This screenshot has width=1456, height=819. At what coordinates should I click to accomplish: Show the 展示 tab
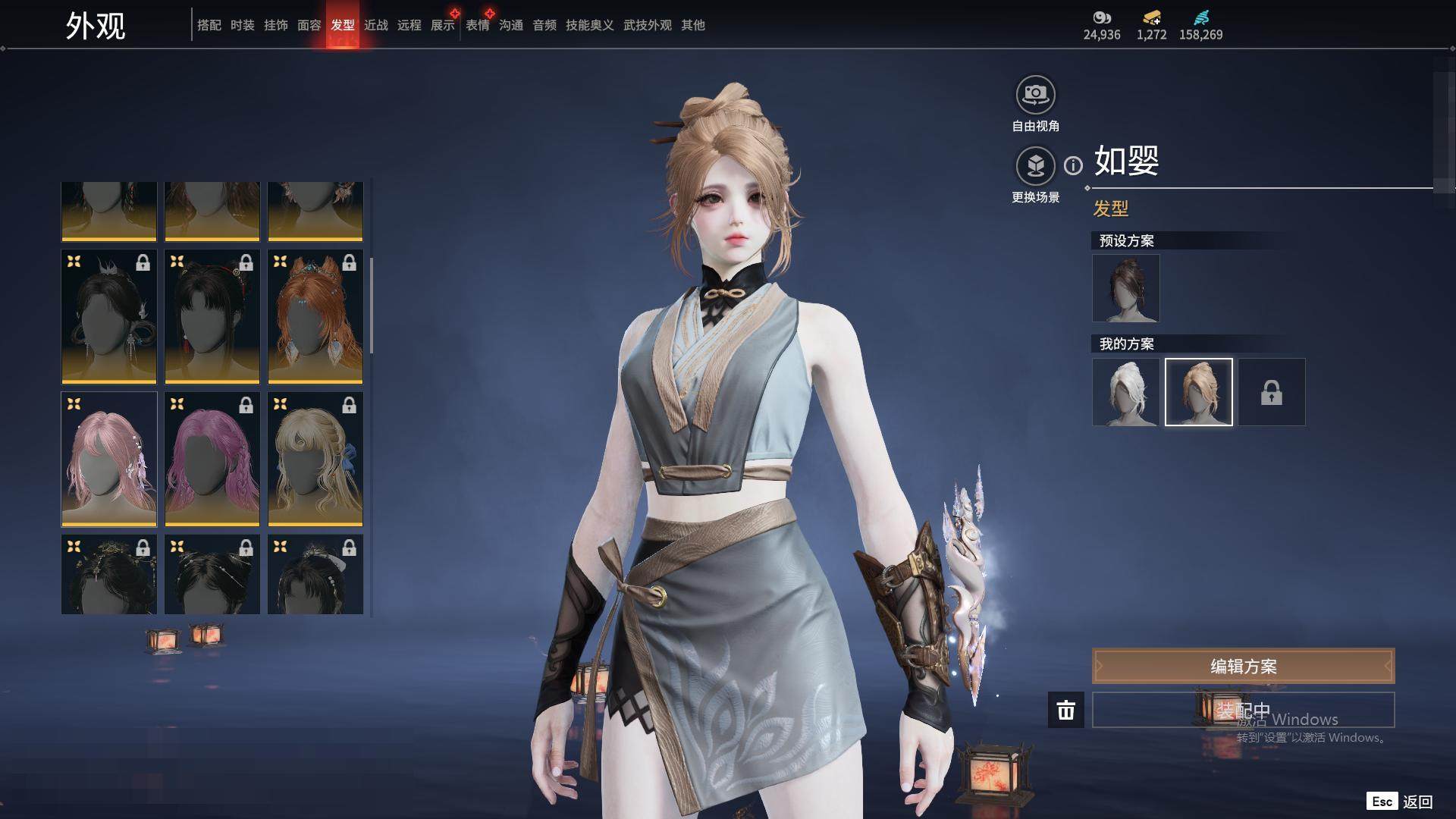point(442,26)
